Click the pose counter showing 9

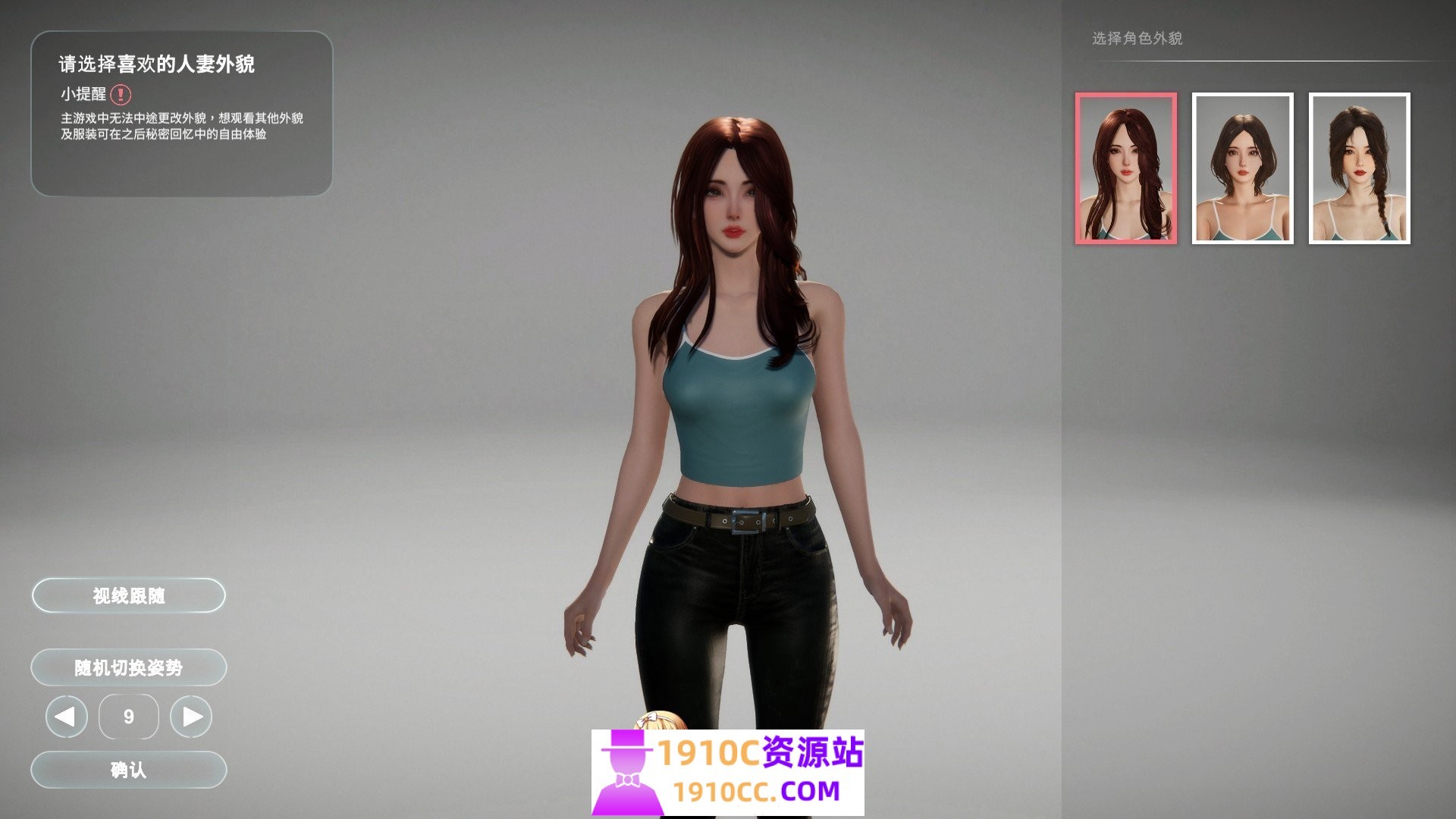pyautogui.click(x=128, y=716)
